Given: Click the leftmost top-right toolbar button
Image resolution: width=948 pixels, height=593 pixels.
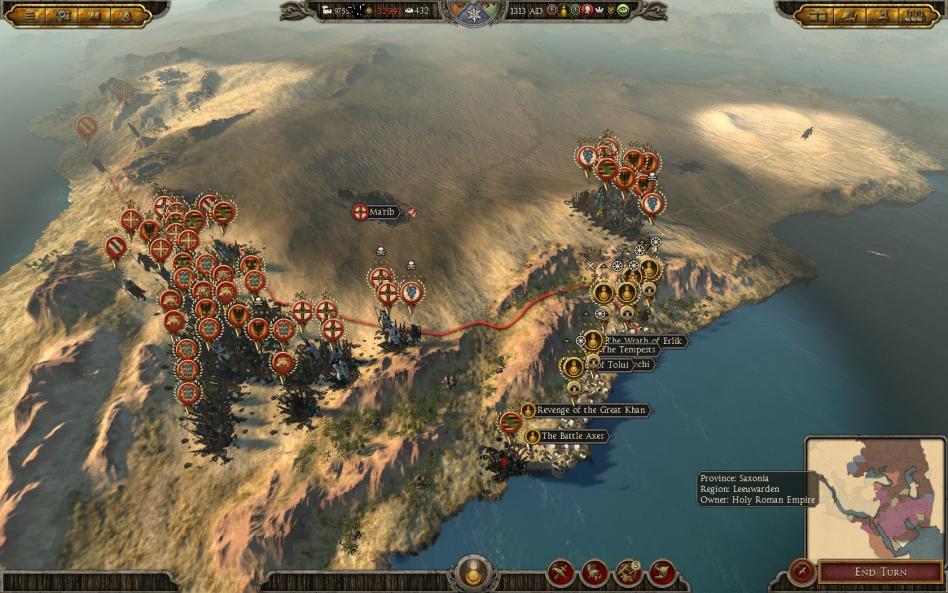Looking at the screenshot, I should coord(819,15).
